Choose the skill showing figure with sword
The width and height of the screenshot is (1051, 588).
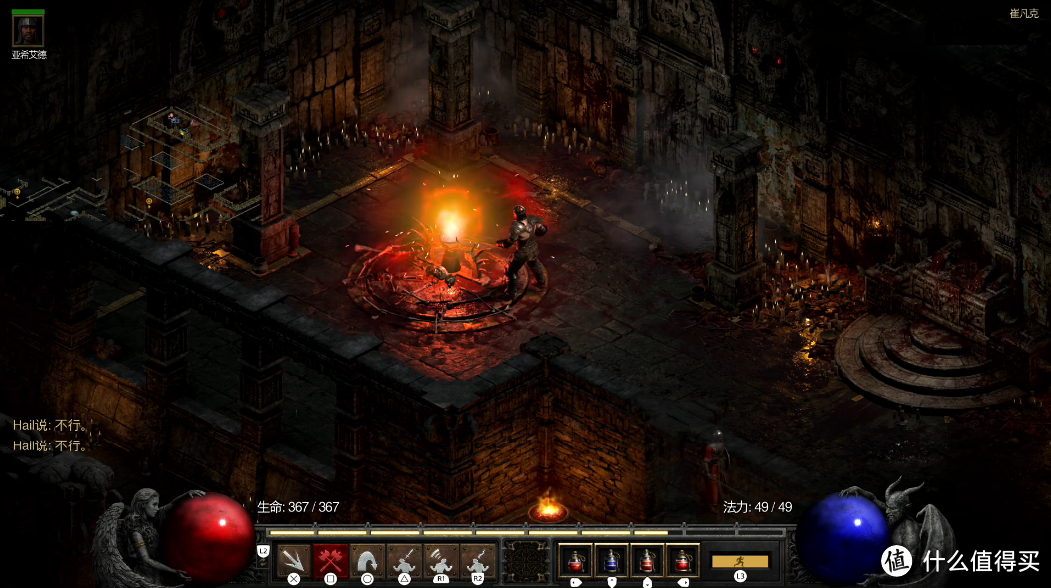404,559
